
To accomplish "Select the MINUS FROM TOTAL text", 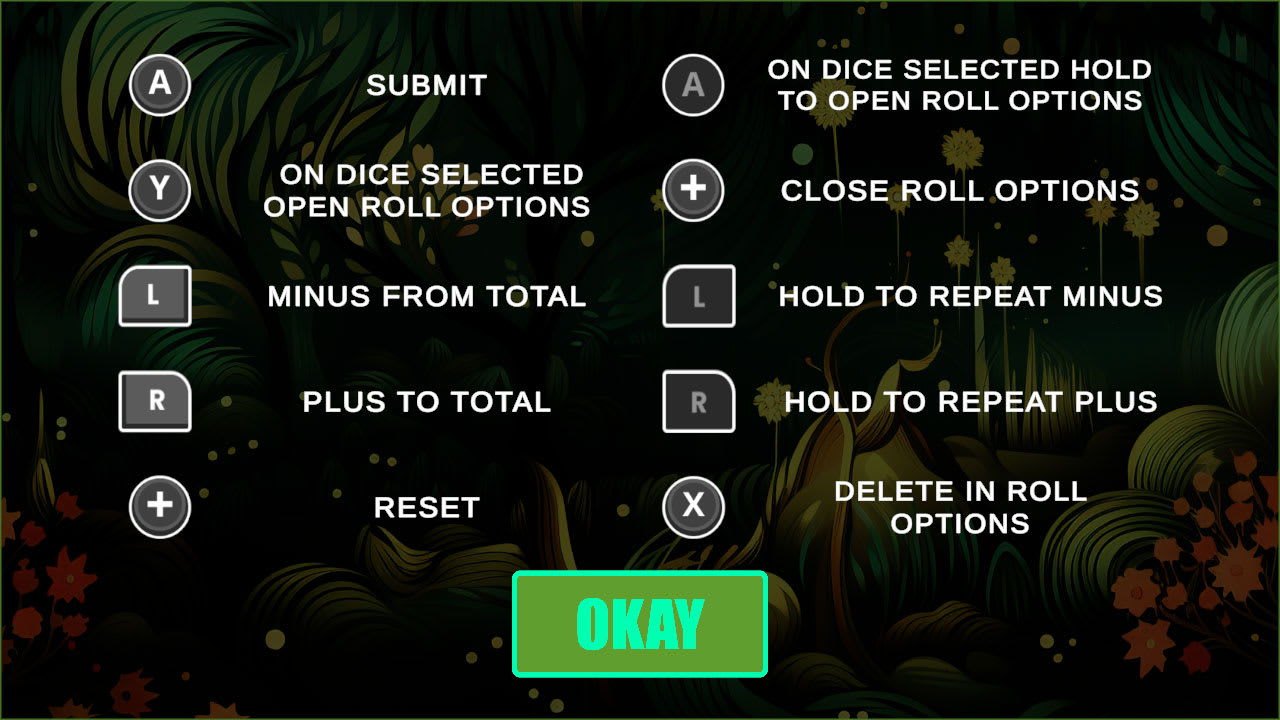I will [427, 296].
